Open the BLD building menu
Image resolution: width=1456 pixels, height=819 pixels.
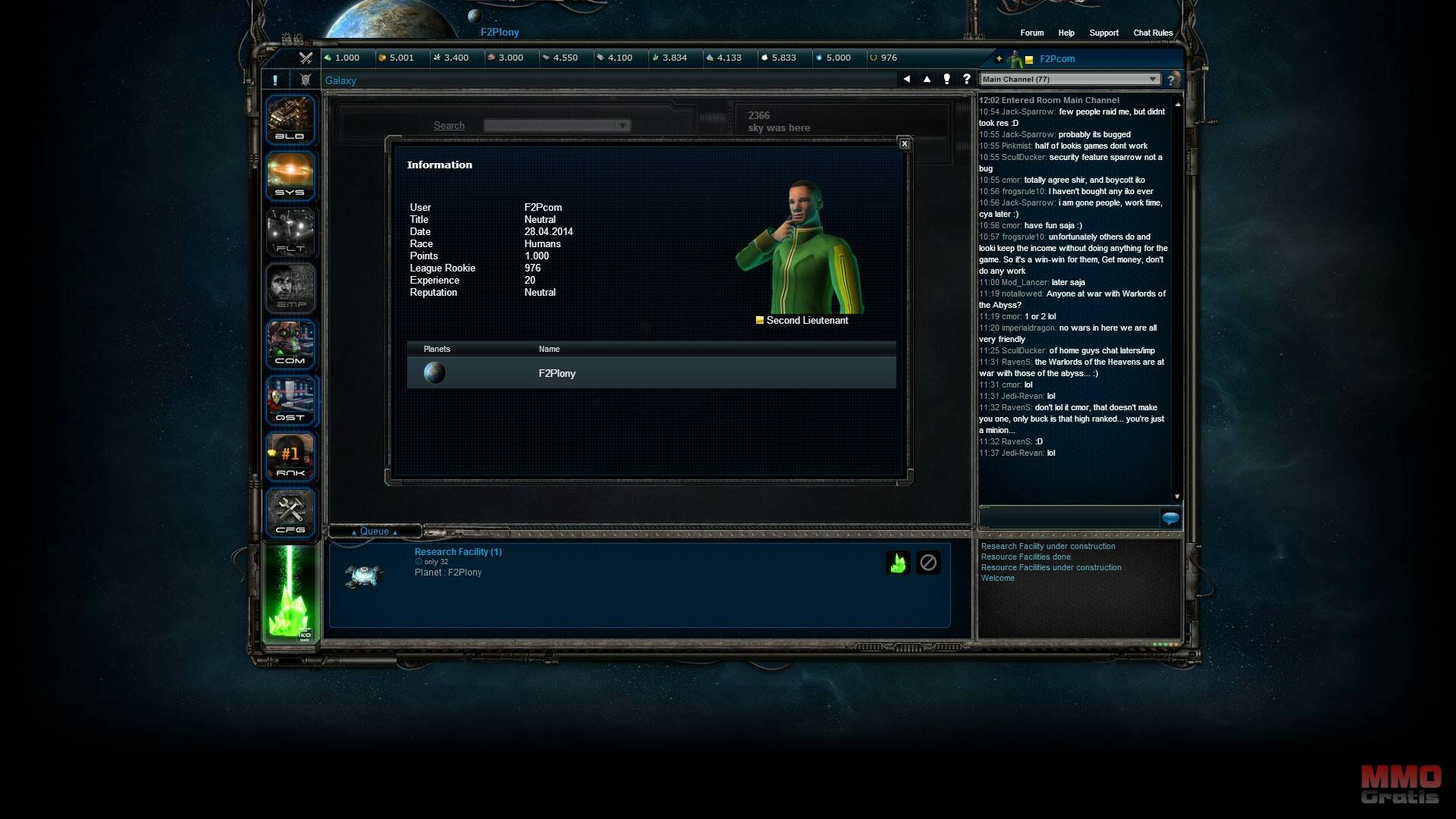click(x=290, y=120)
